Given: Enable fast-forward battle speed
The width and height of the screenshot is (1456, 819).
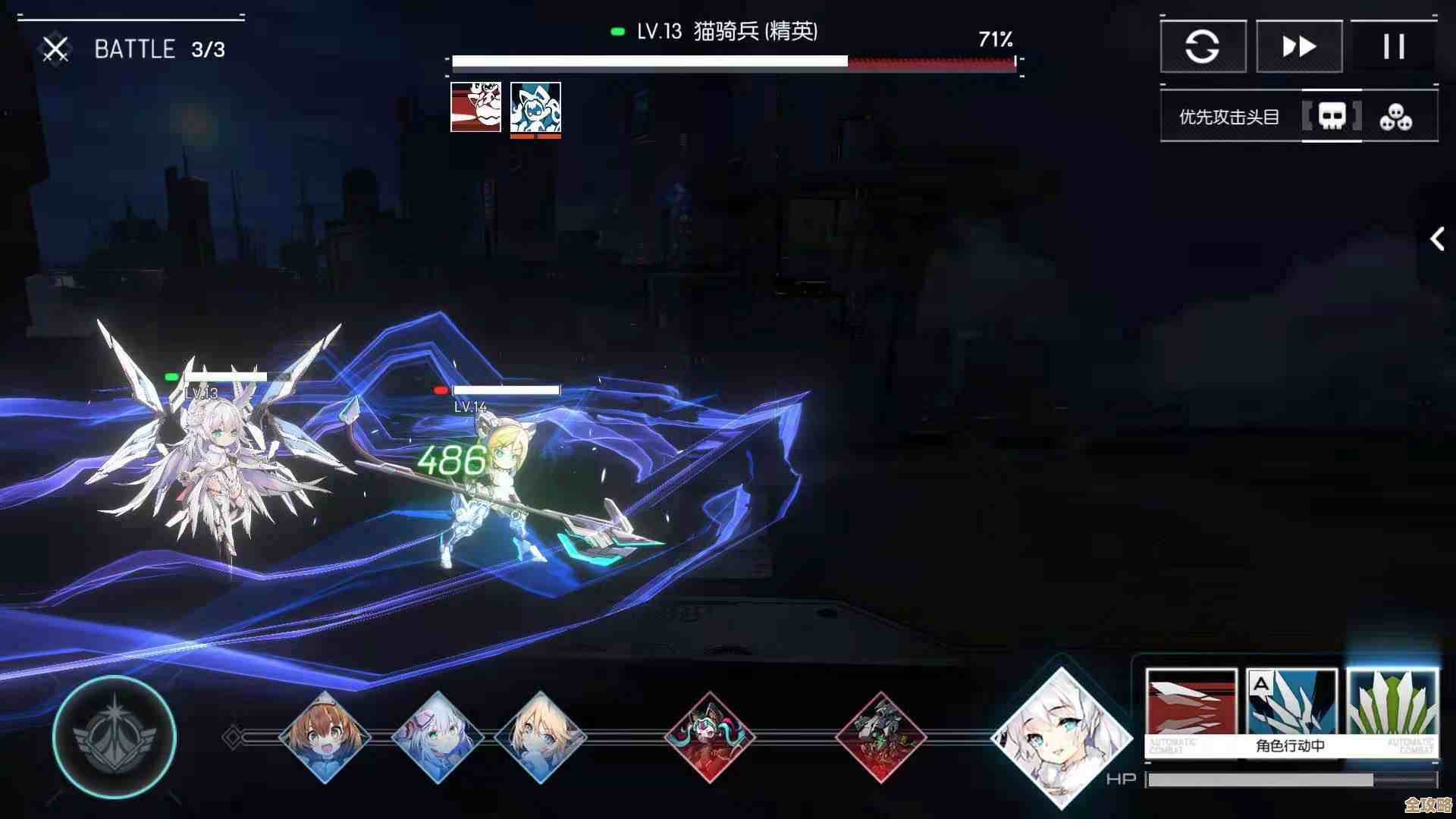Looking at the screenshot, I should pyautogui.click(x=1298, y=46).
